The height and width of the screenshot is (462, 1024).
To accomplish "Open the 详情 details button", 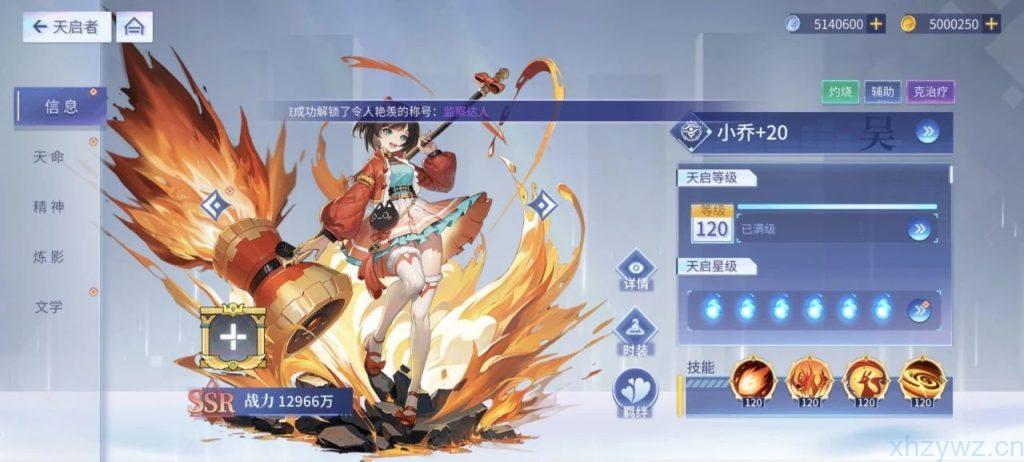I will [x=635, y=270].
